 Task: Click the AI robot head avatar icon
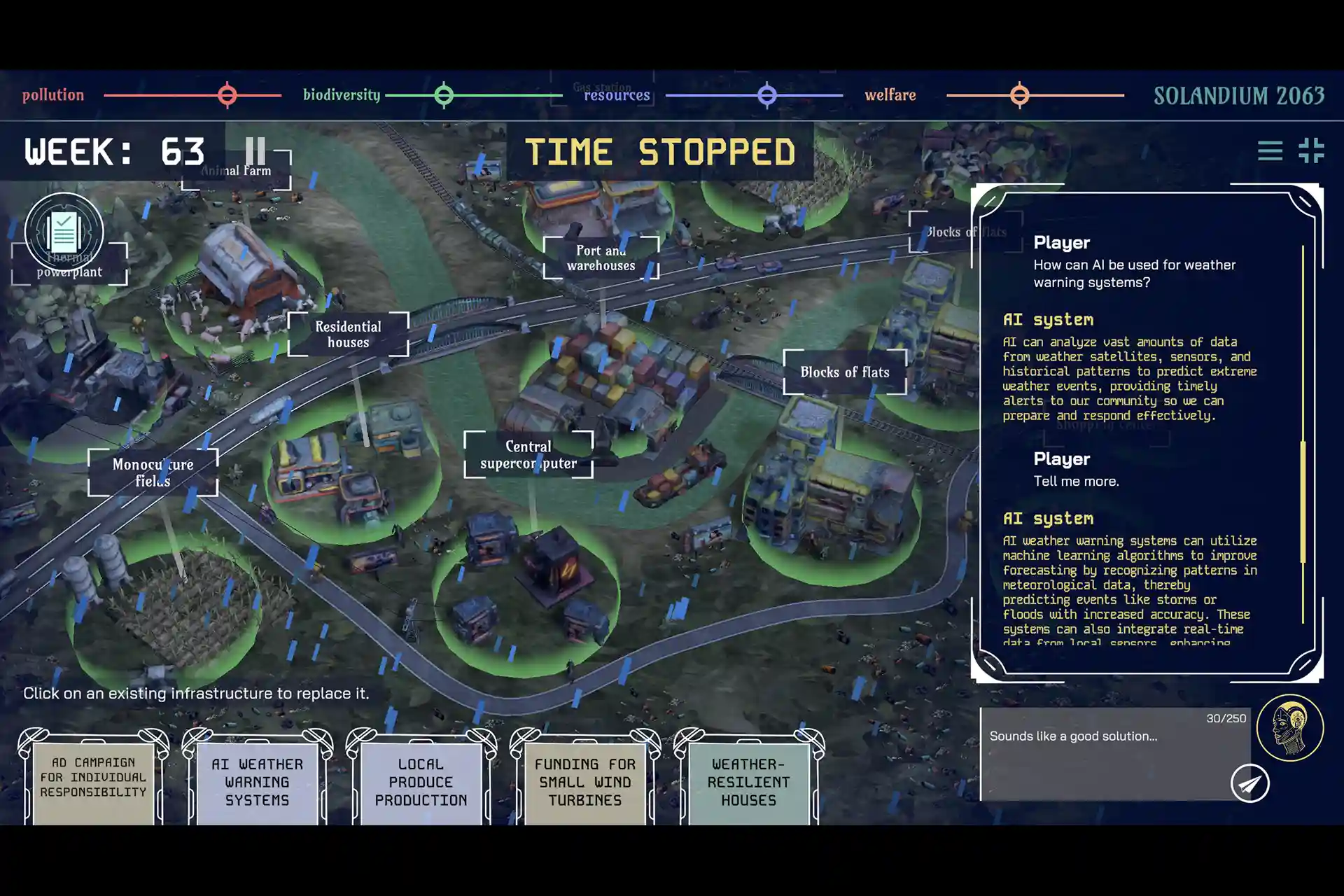pos(1289,728)
